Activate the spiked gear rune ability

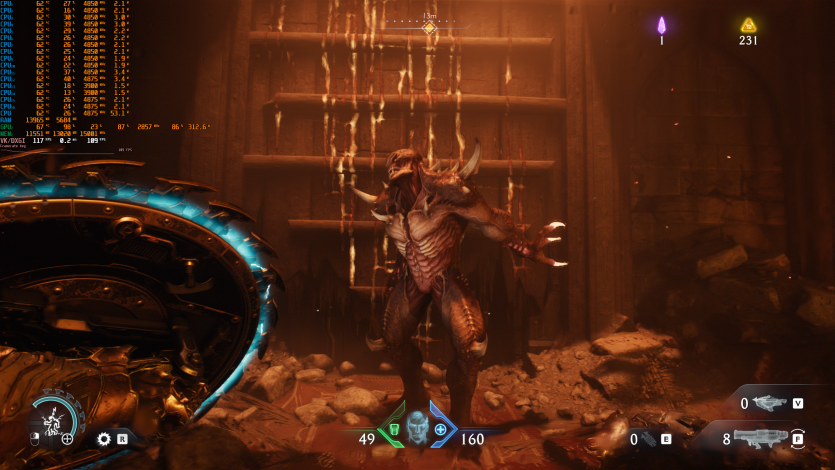pyautogui.click(x=104, y=438)
